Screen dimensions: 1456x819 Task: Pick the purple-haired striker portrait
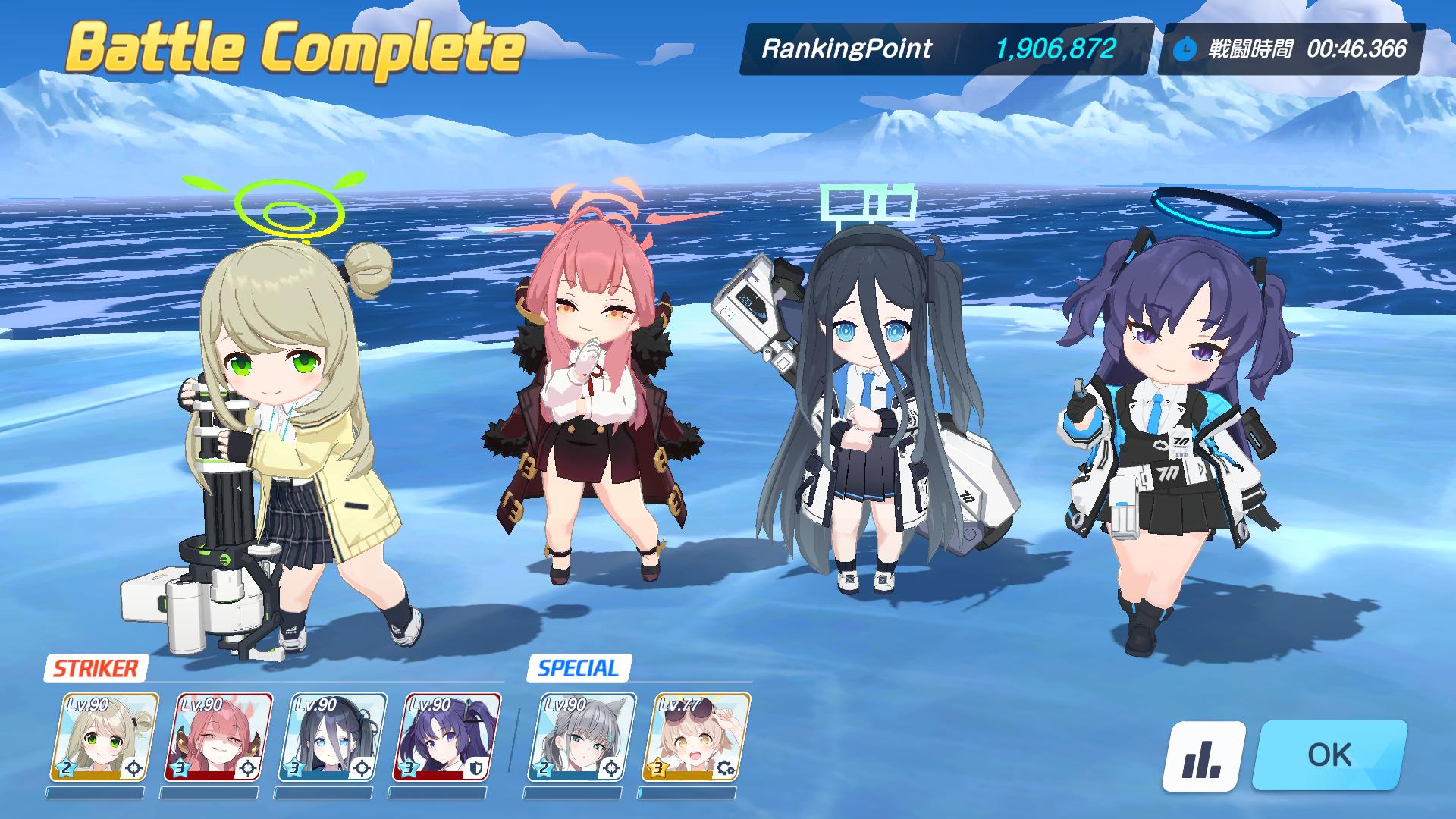pos(447,737)
